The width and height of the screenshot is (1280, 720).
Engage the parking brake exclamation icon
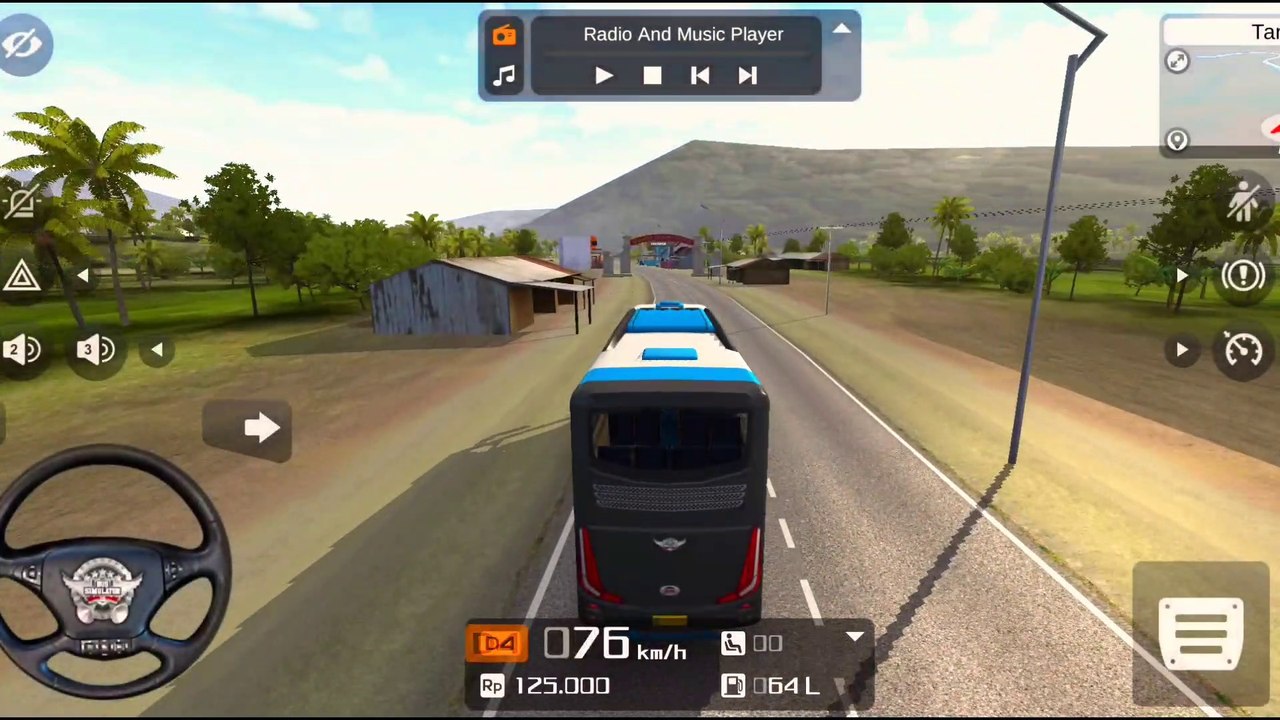point(1243,276)
